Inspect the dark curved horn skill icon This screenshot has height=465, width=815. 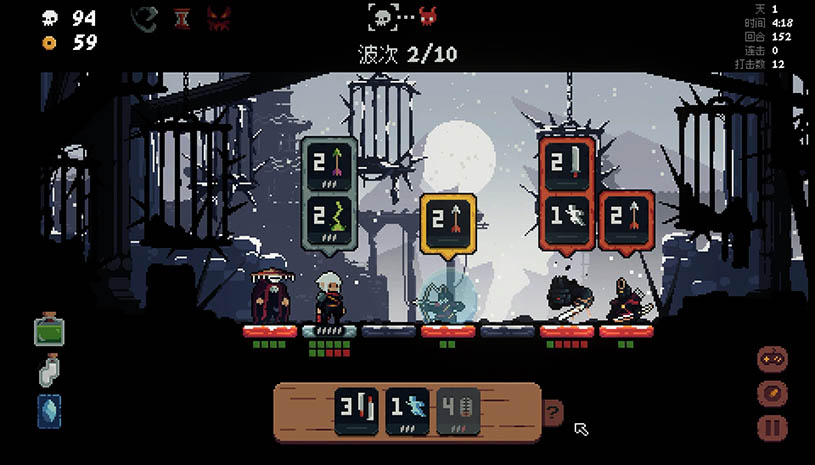point(146,18)
